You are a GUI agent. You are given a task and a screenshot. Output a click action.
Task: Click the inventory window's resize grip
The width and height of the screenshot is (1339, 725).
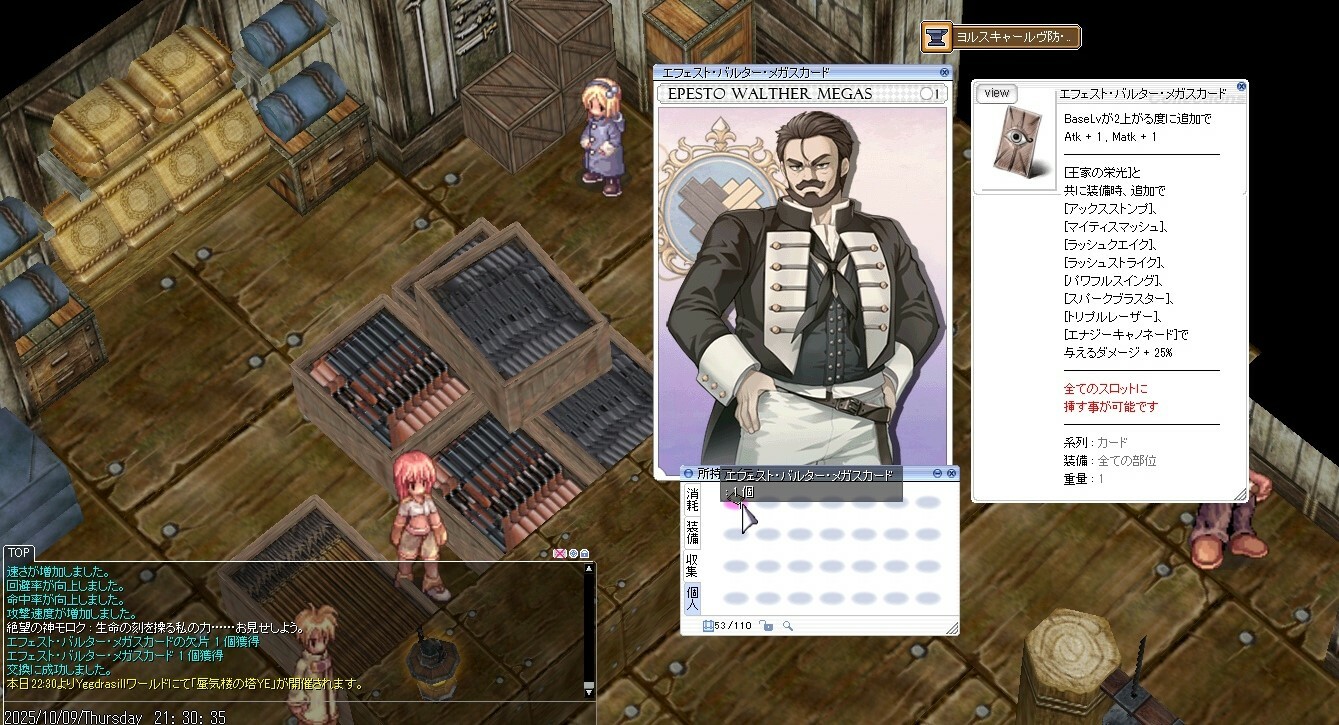(x=951, y=628)
